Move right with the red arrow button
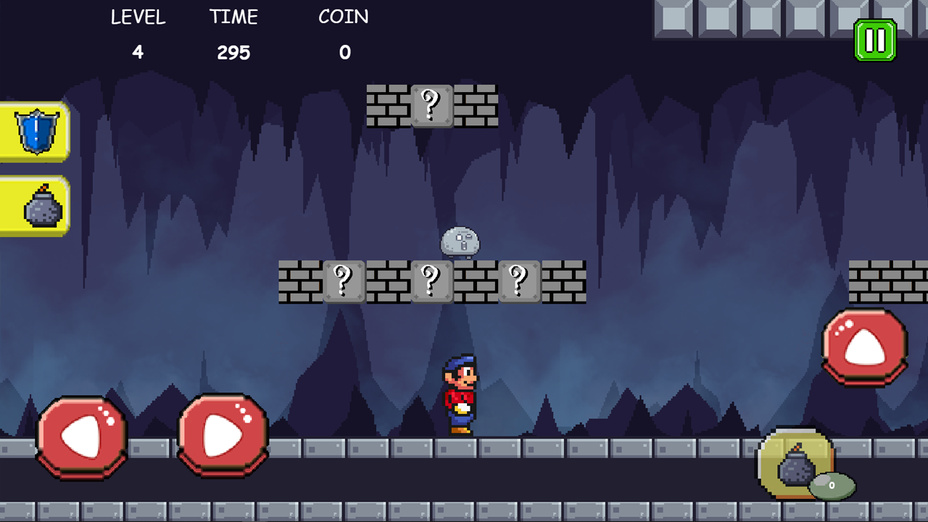Image resolution: width=928 pixels, height=522 pixels. click(223, 435)
